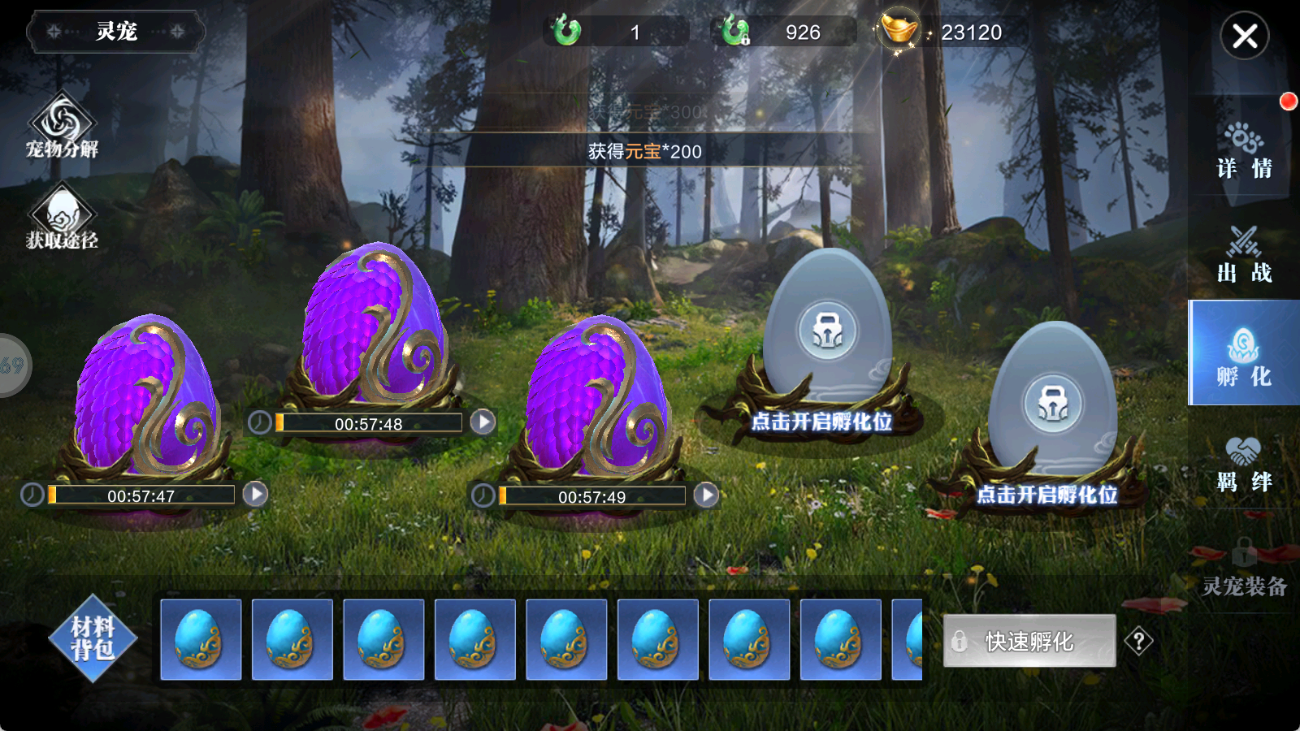The width and height of the screenshot is (1300, 731).
Task: Open 宠物分解 pet decompose
Action: coord(62,127)
